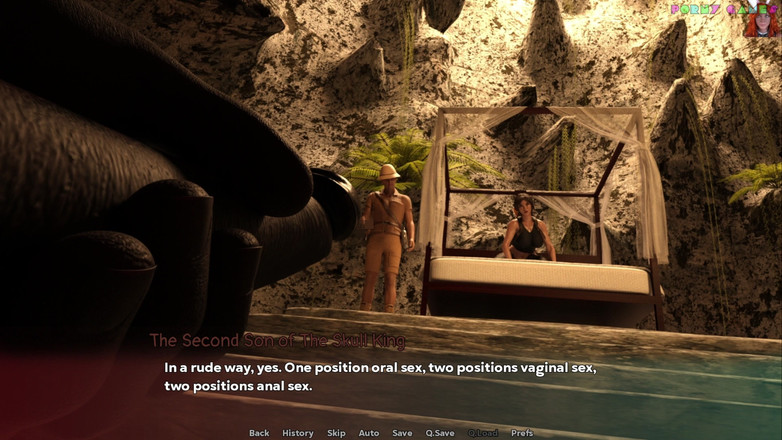Open the dialogue History log

pyautogui.click(x=297, y=433)
